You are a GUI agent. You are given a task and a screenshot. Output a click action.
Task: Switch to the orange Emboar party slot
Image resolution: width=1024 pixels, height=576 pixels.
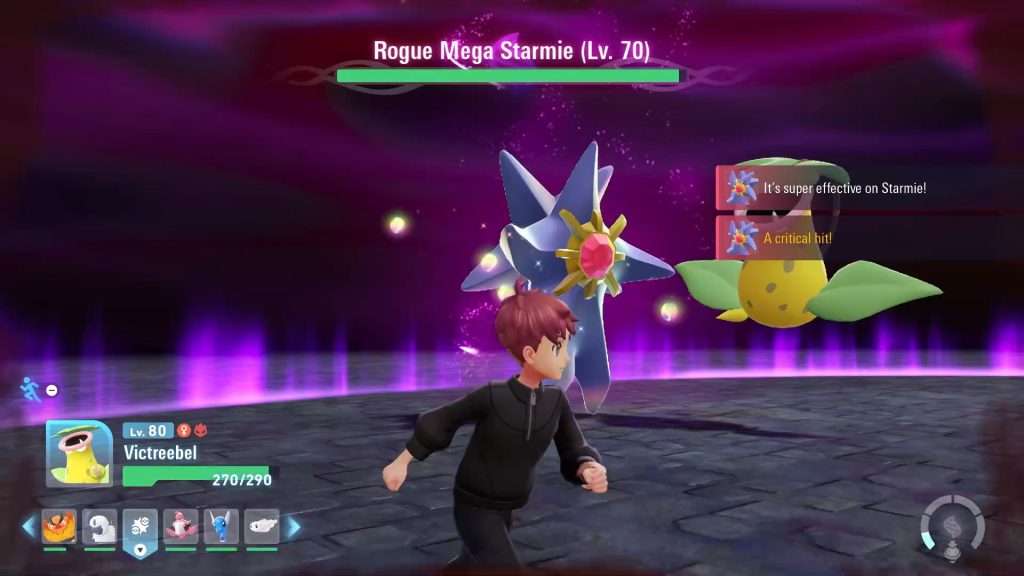[x=59, y=526]
